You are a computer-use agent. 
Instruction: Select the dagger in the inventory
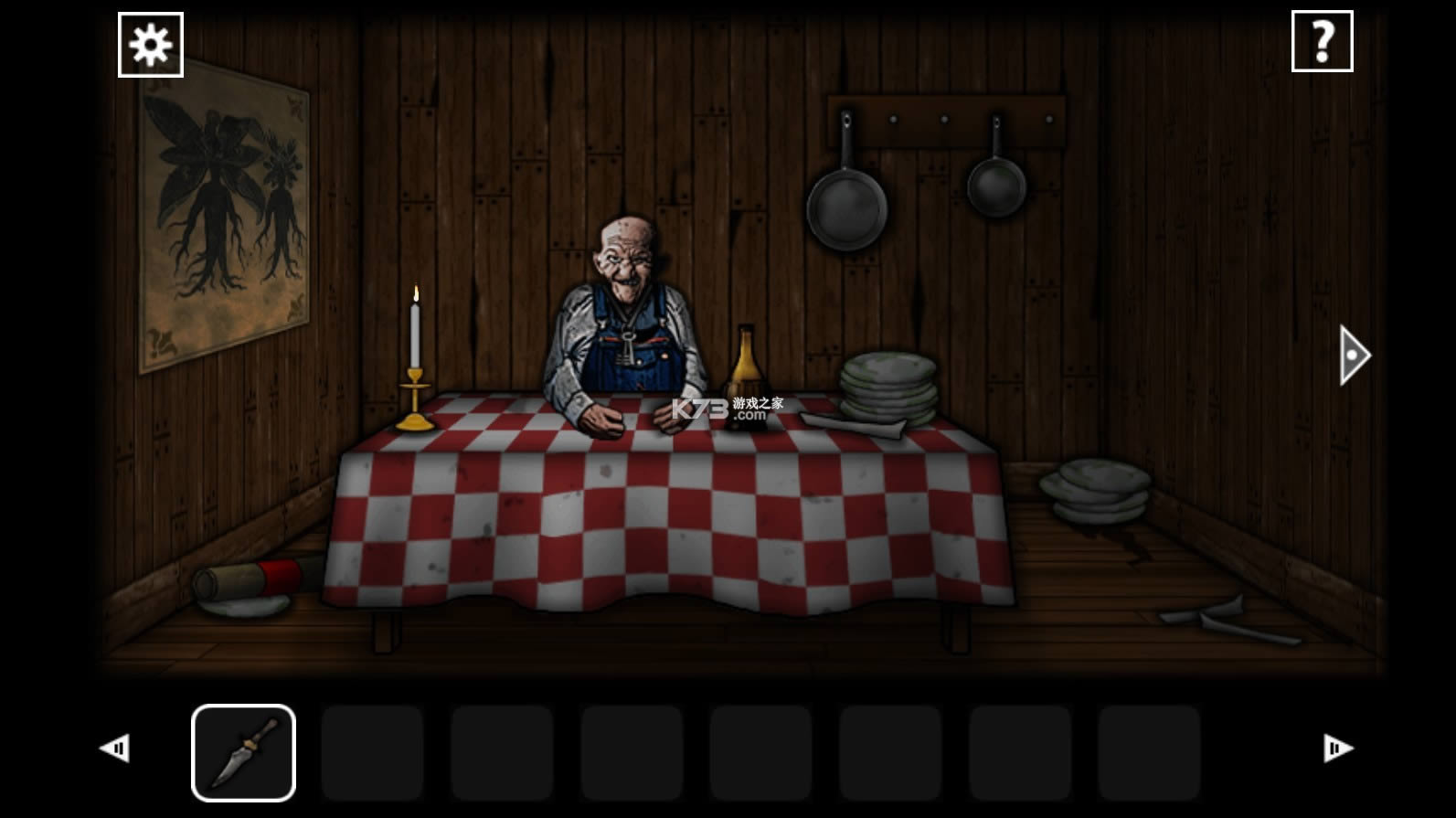click(242, 751)
